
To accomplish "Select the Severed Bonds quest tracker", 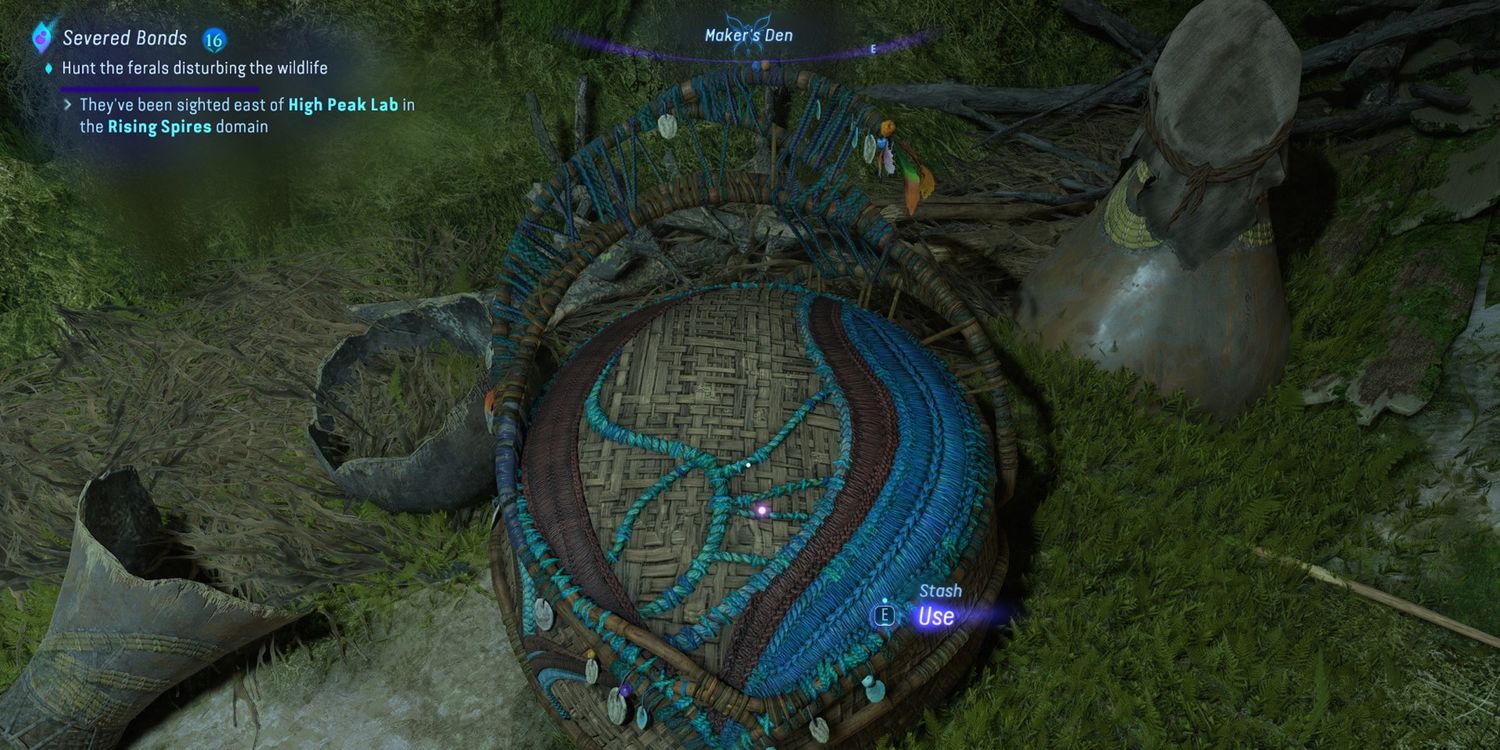I will (x=124, y=39).
